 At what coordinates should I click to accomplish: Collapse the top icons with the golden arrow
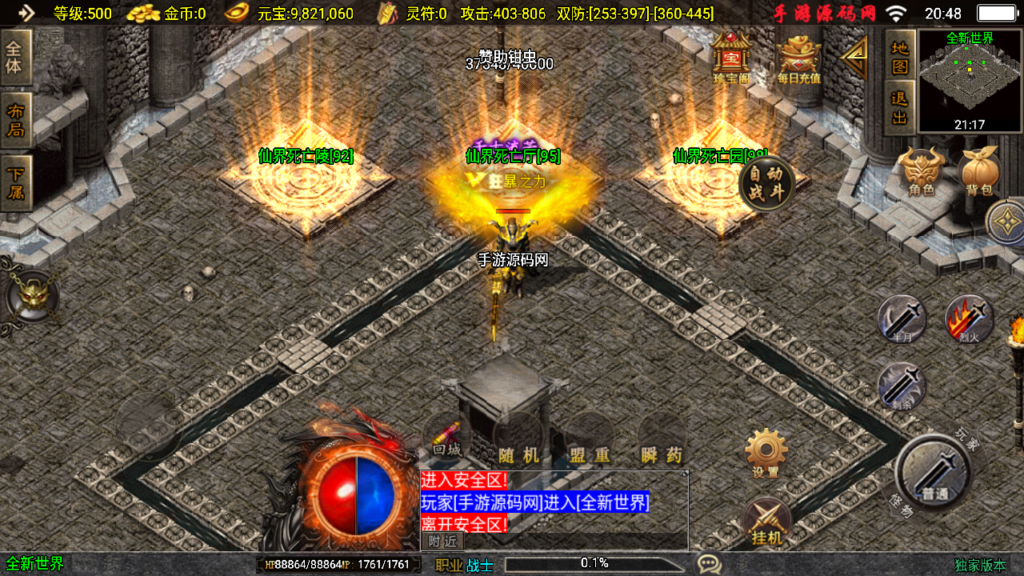click(x=854, y=58)
